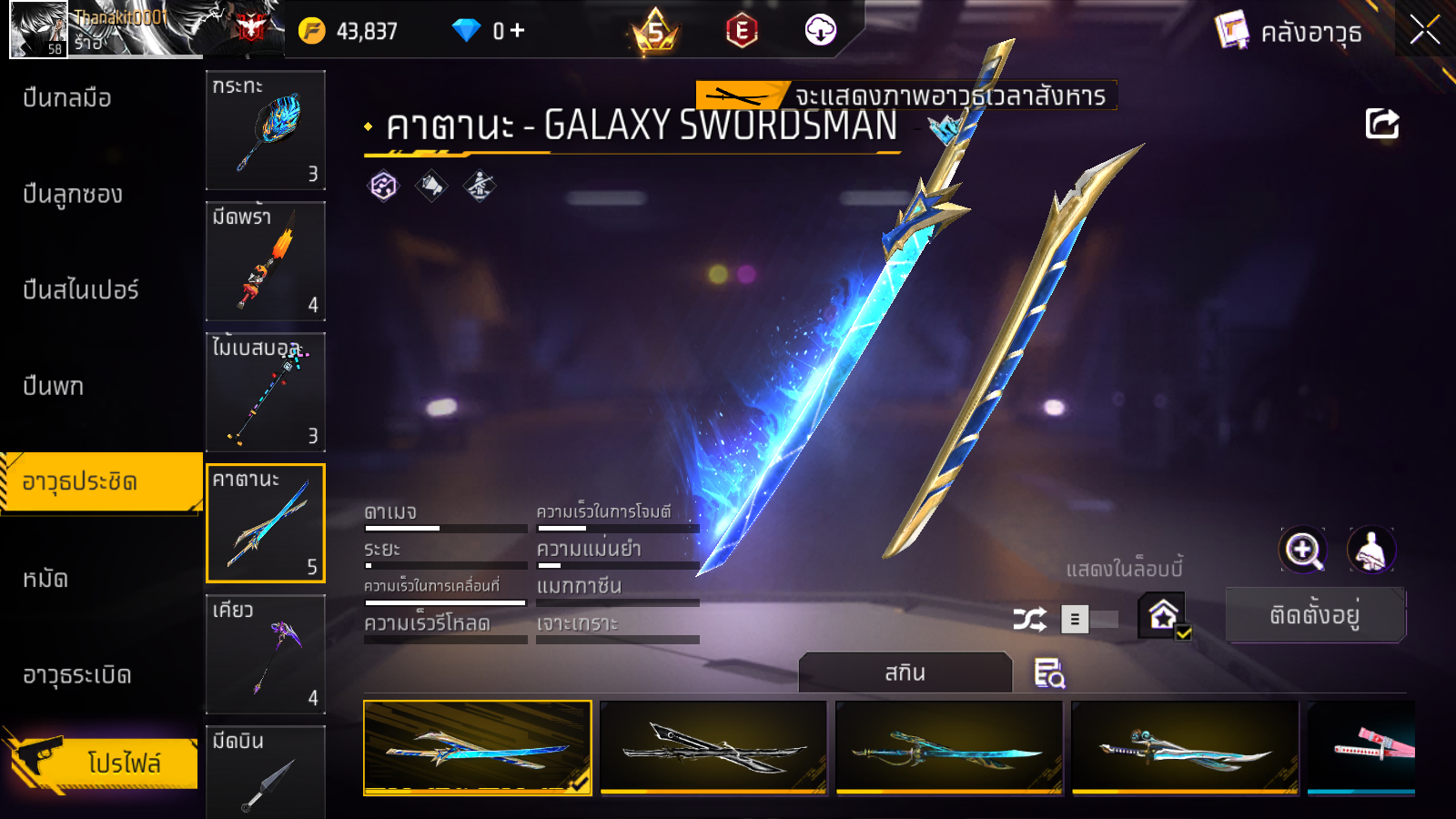Switch to ปืนลูกซอง category
The height and width of the screenshot is (819, 1456).
point(73,195)
